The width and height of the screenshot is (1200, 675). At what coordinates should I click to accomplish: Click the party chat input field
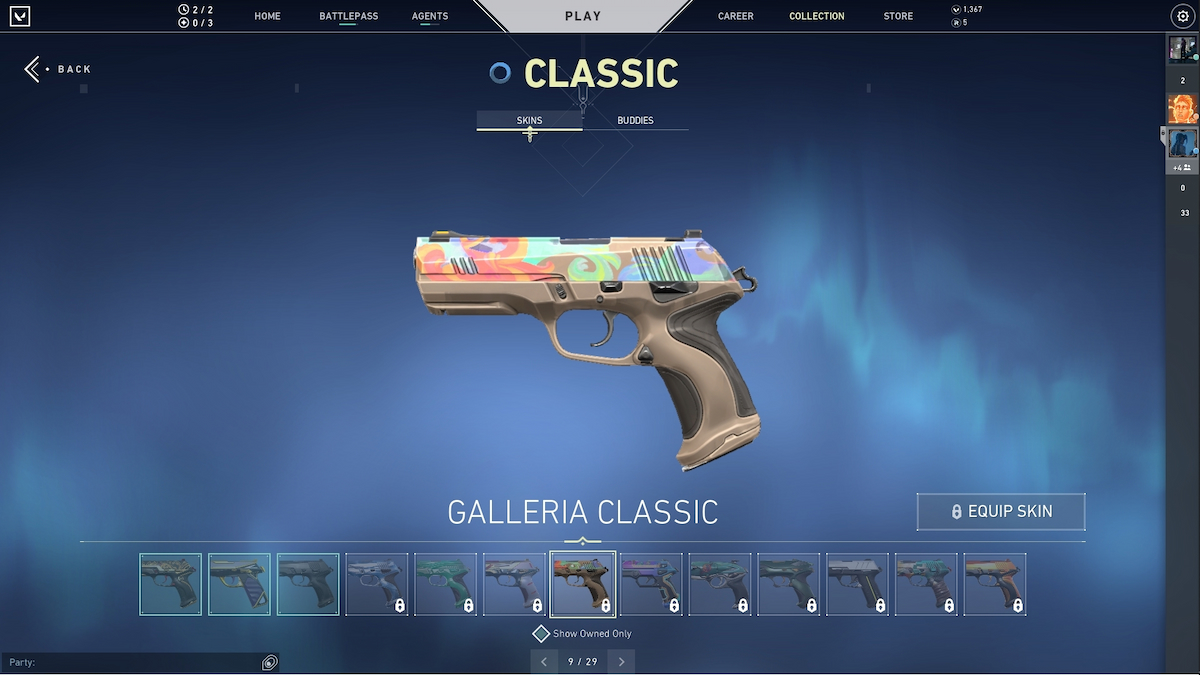pyautogui.click(x=130, y=662)
